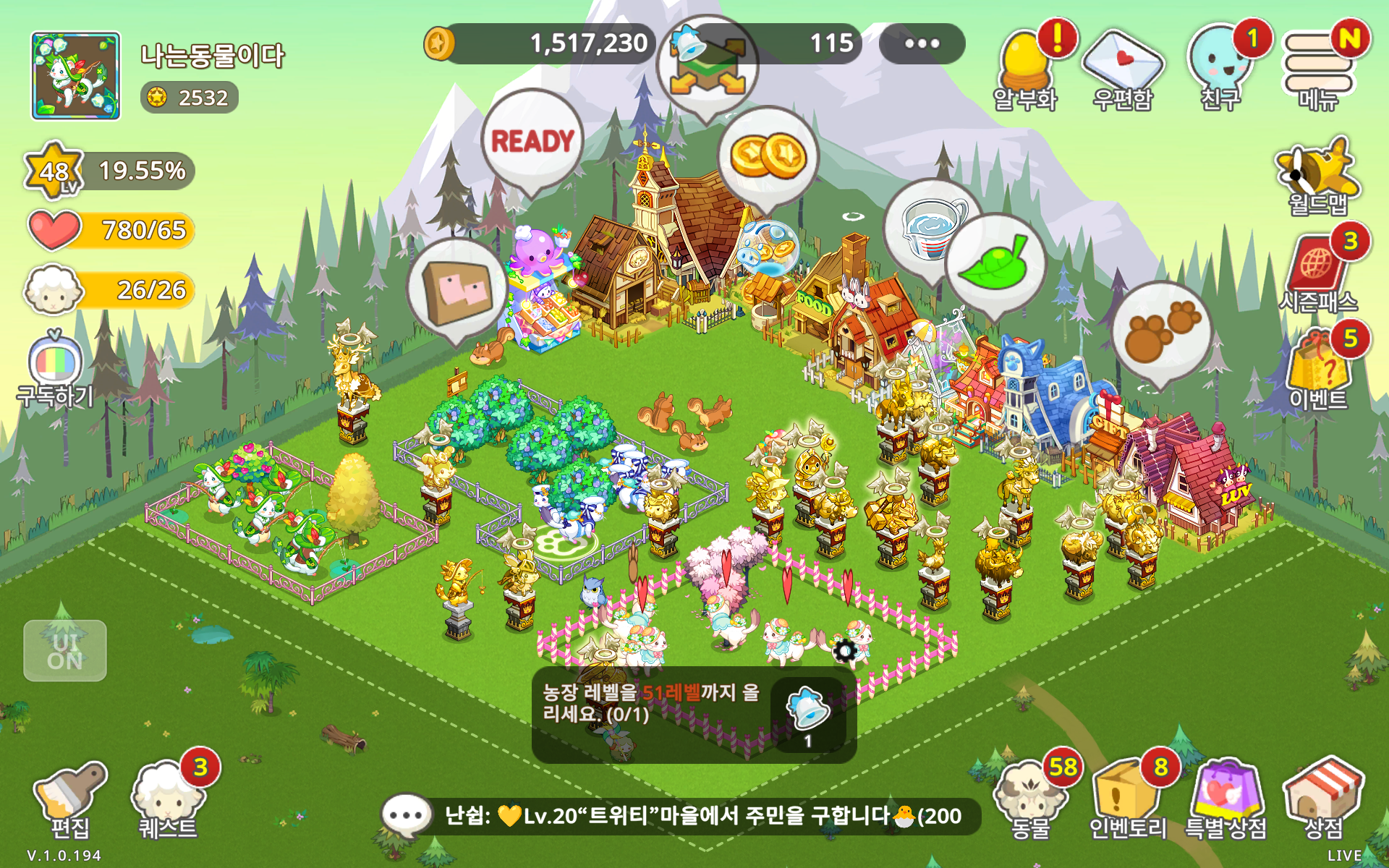Toggle the UI ON button

pos(65,651)
